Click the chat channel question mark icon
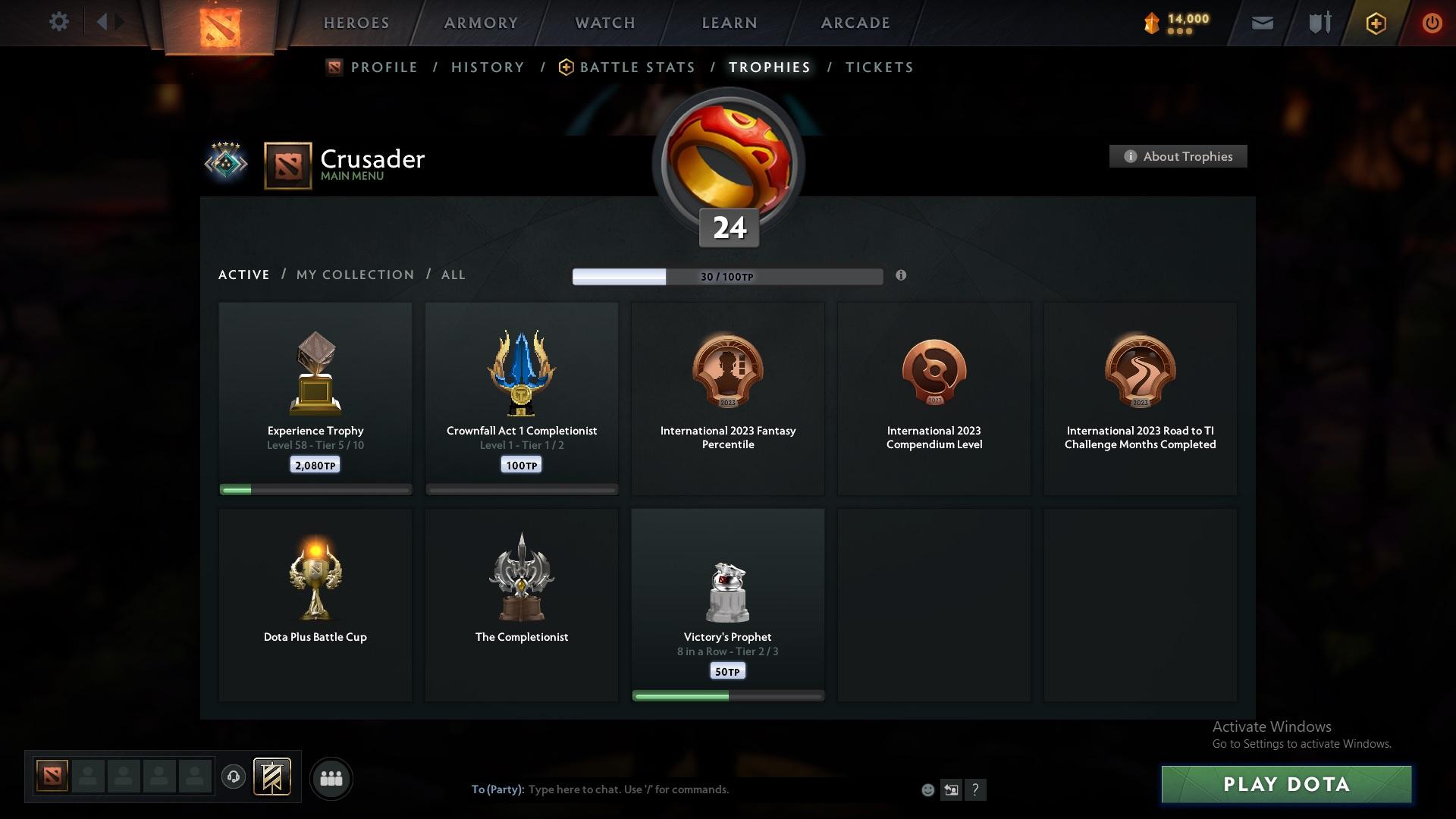The height and width of the screenshot is (819, 1456). [976, 789]
